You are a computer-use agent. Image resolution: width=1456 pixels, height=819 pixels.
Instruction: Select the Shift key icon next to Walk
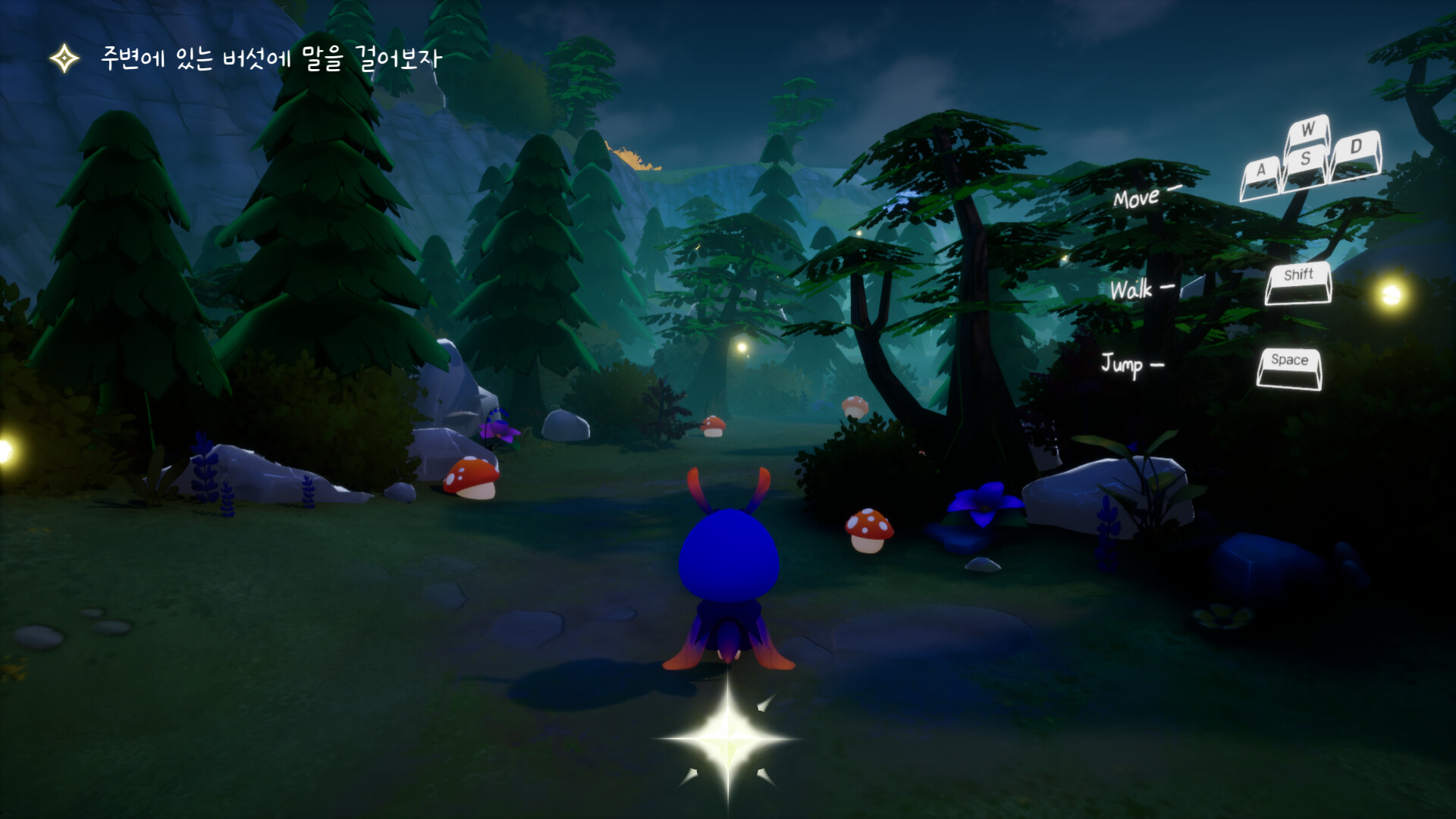[1298, 281]
